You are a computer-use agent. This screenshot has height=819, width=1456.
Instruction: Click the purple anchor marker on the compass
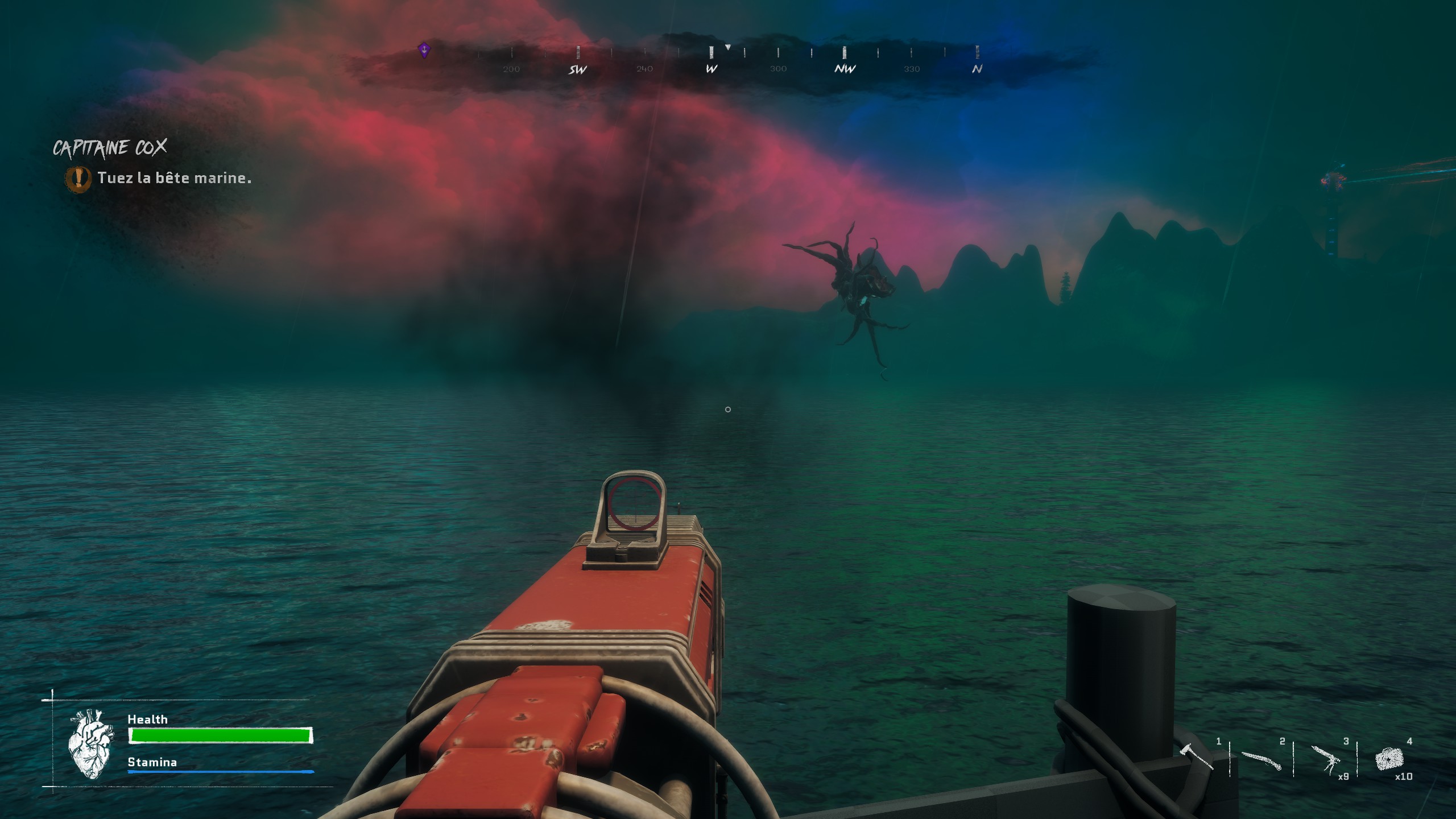tap(424, 51)
